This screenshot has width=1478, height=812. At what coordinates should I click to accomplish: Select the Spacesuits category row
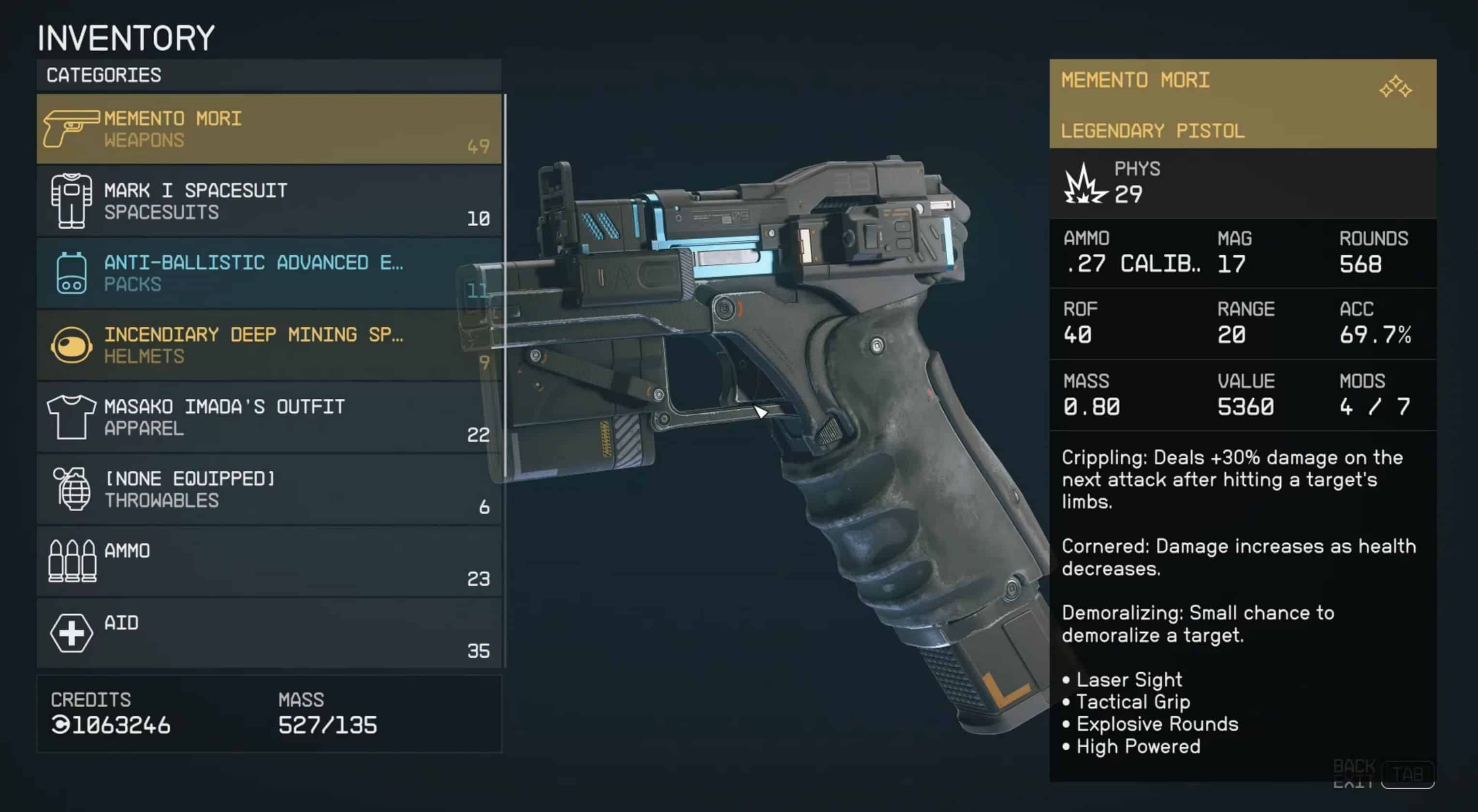268,201
